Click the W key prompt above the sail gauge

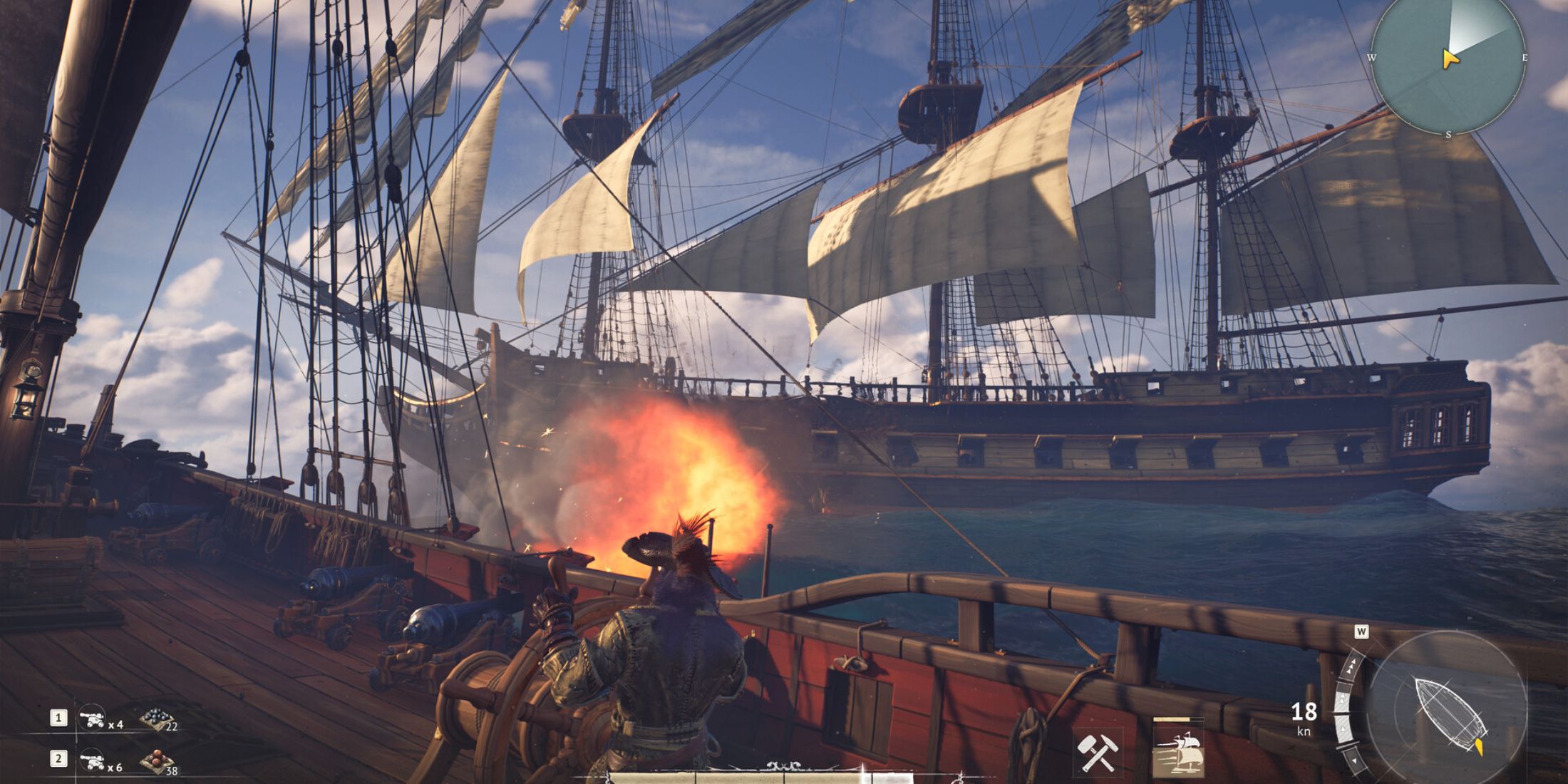pyautogui.click(x=1361, y=631)
